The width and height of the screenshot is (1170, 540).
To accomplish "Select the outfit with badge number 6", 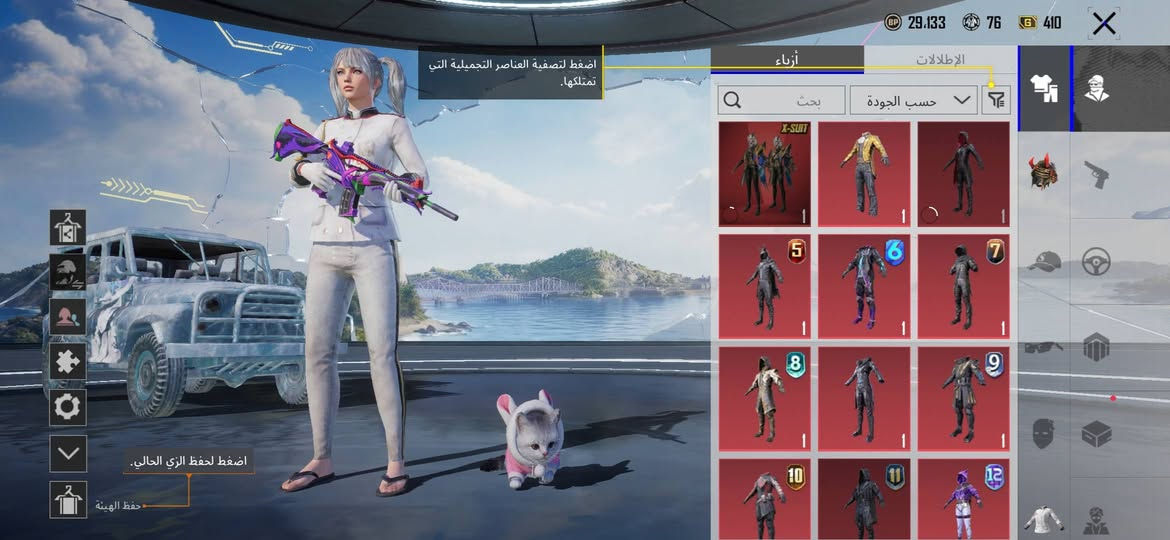I will [x=864, y=286].
